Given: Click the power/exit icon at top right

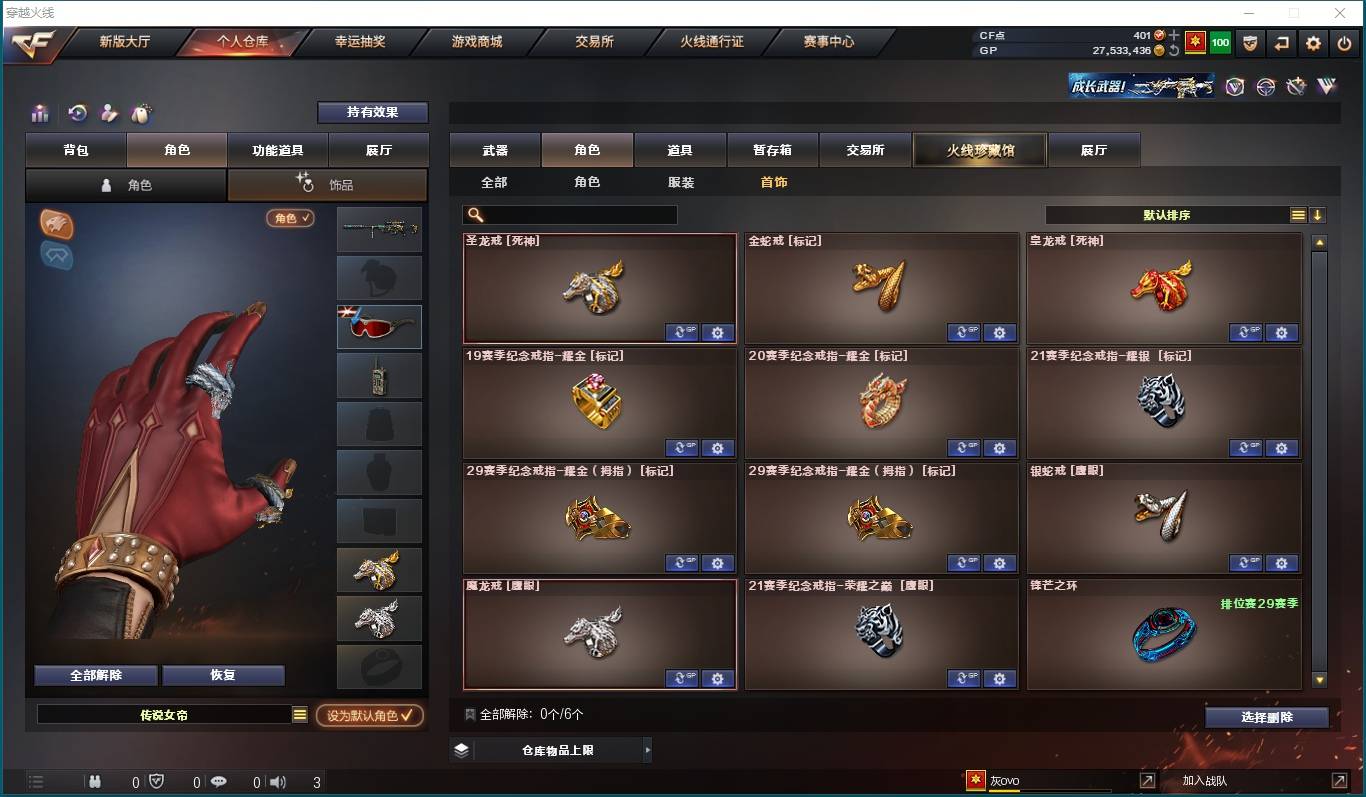Looking at the screenshot, I should [x=1345, y=43].
